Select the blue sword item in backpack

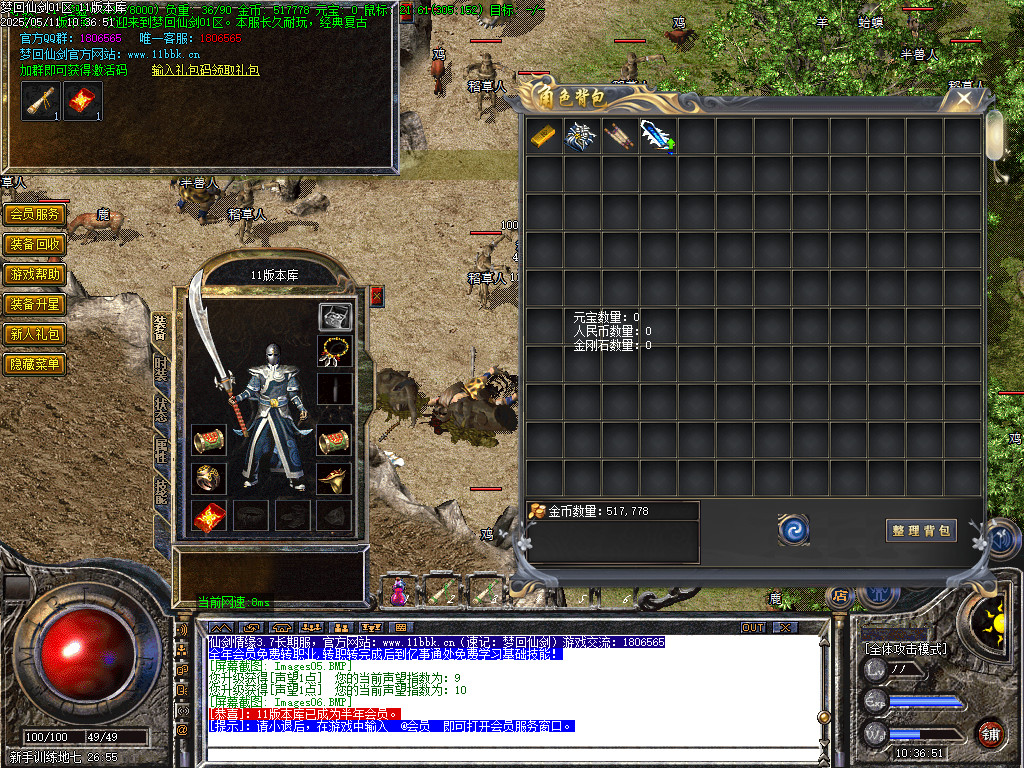pos(657,137)
